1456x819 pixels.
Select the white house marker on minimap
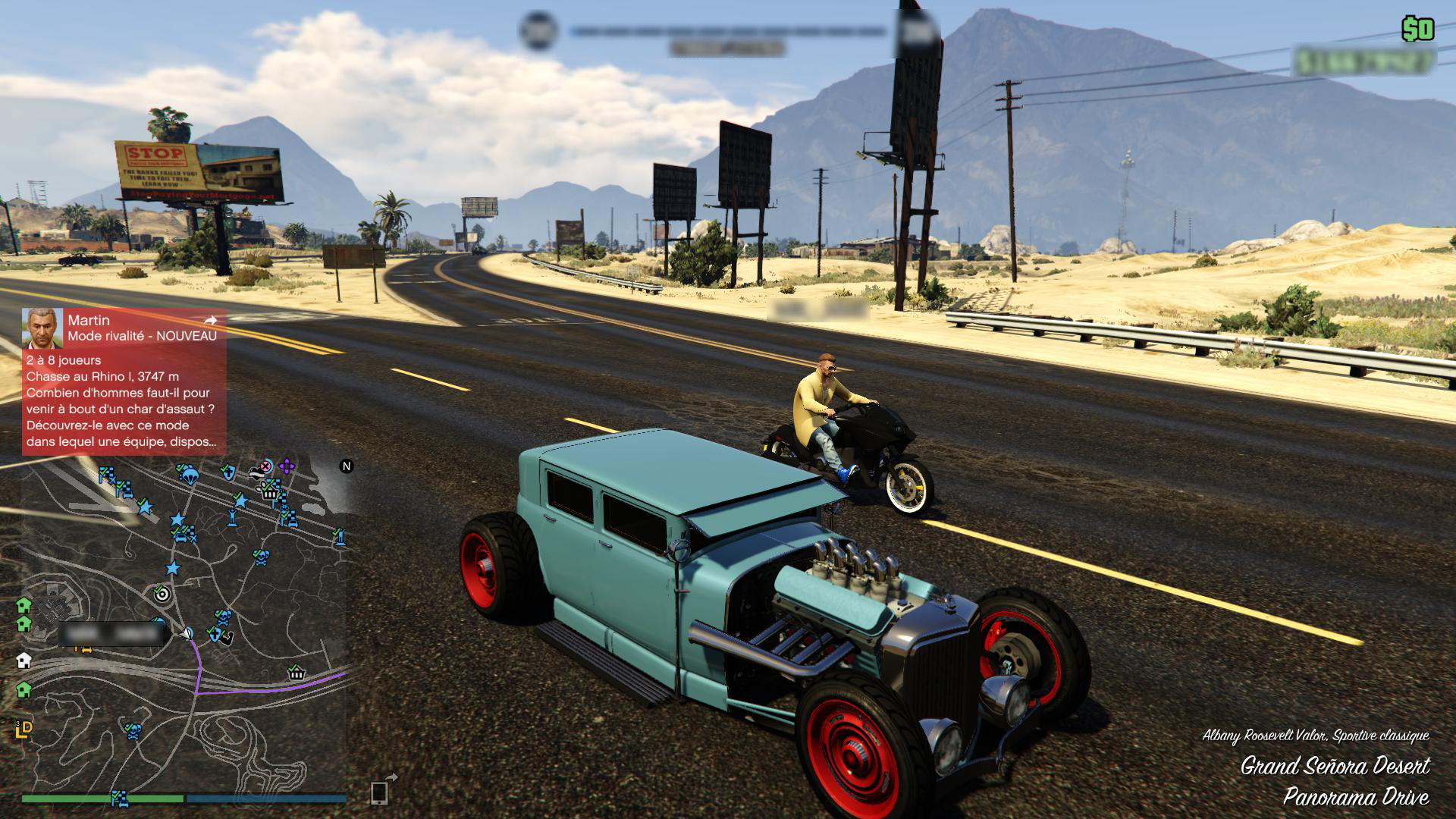pos(24,660)
